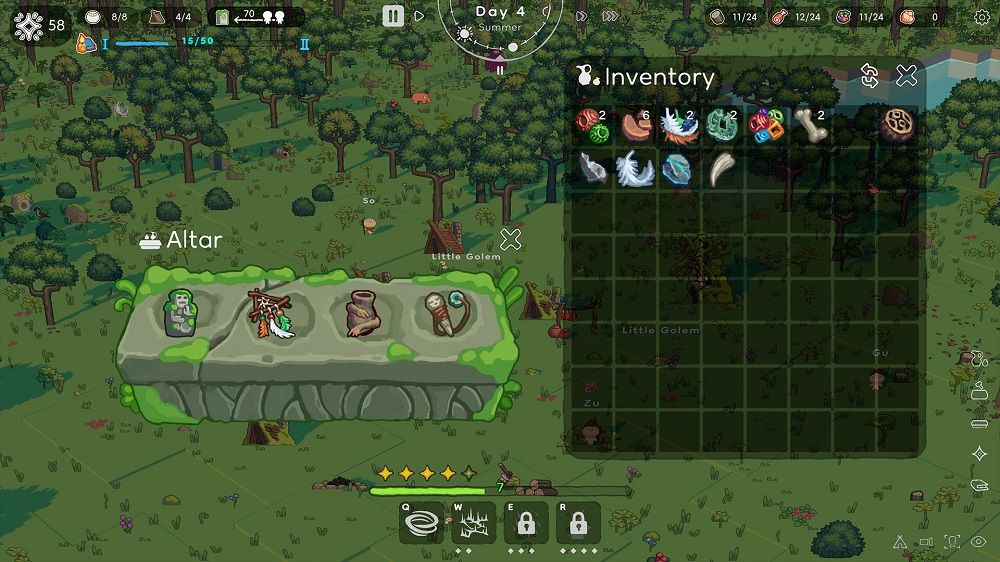Set game speed to double fast-forward
Viewport: 1000px width, 562px height.
click(581, 16)
